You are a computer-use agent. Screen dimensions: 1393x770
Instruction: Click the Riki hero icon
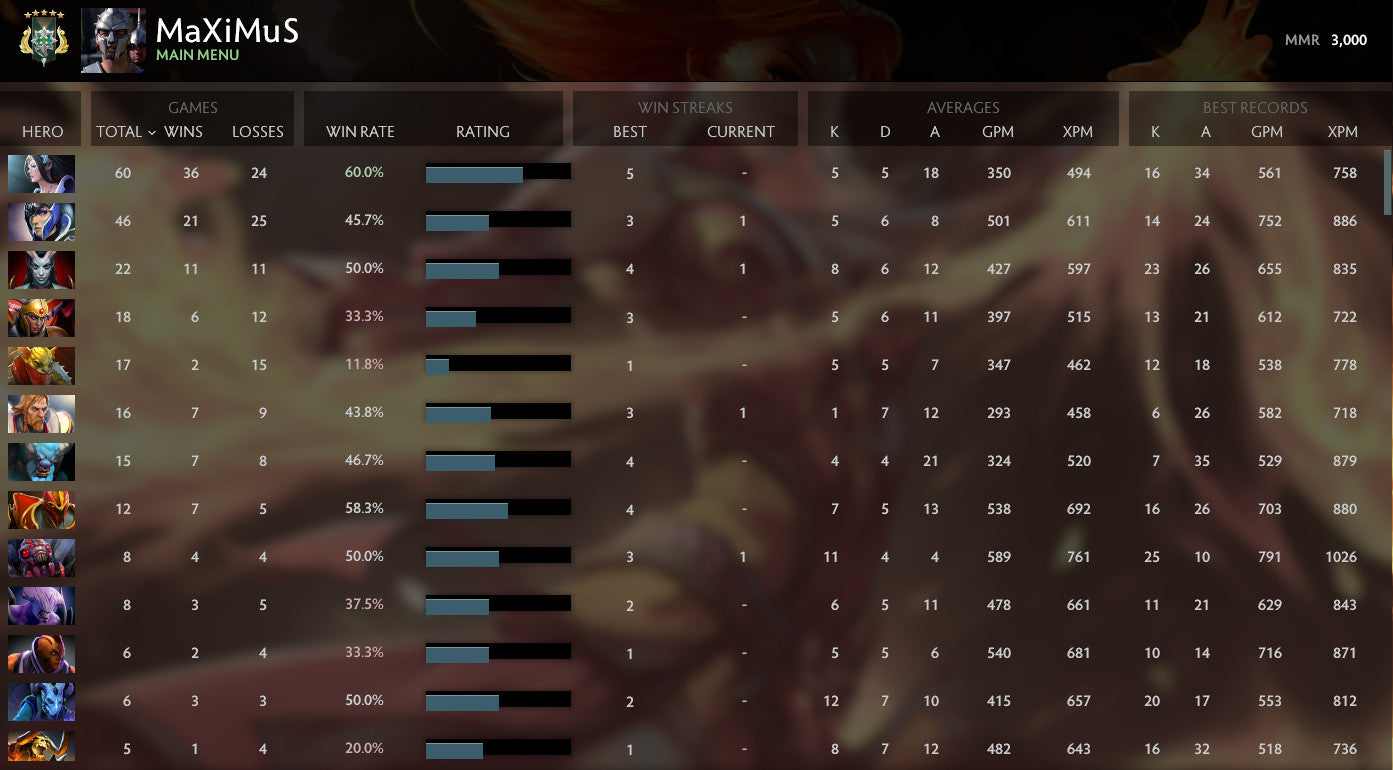coord(41,604)
